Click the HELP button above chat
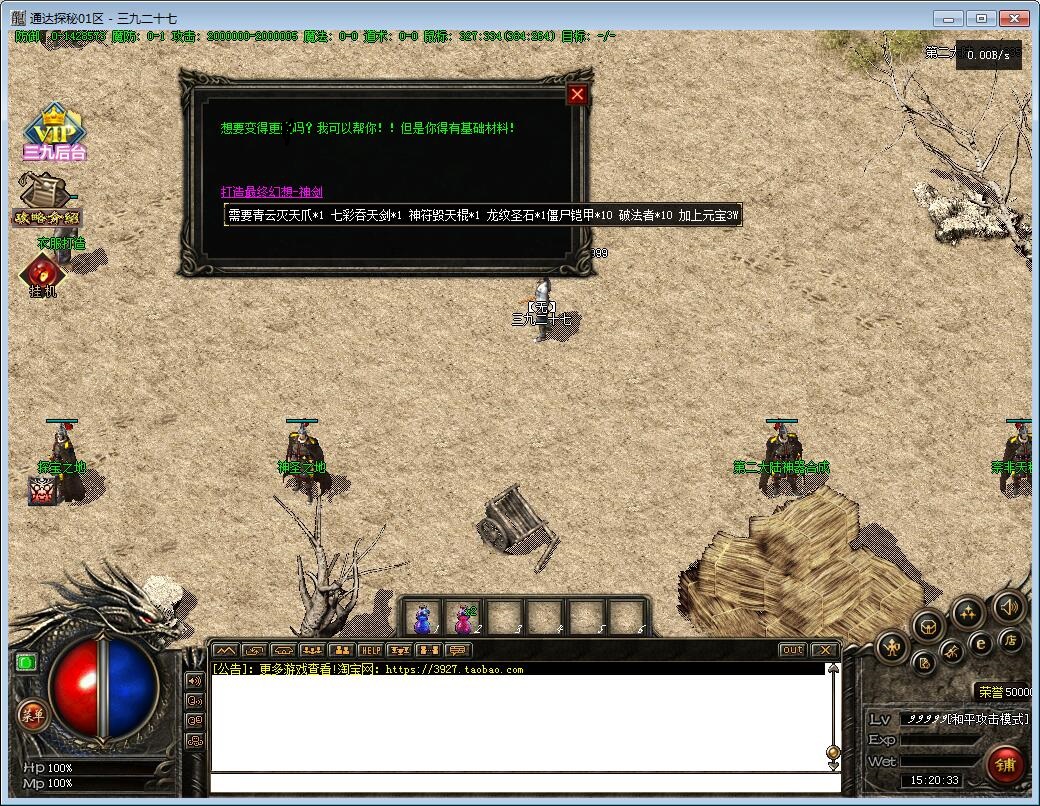The width and height of the screenshot is (1040, 806). [371, 650]
